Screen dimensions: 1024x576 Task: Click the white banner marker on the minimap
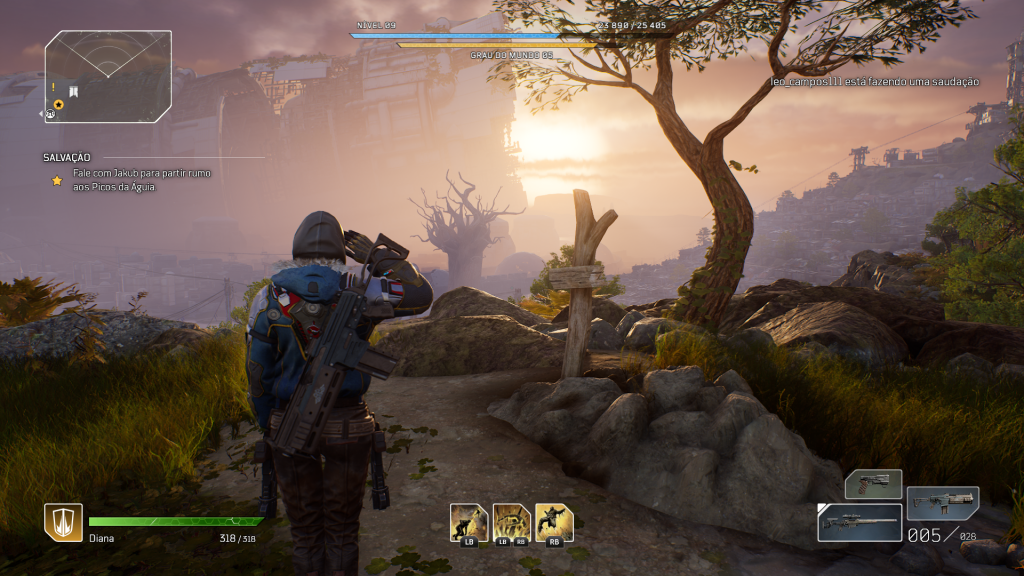(x=74, y=91)
